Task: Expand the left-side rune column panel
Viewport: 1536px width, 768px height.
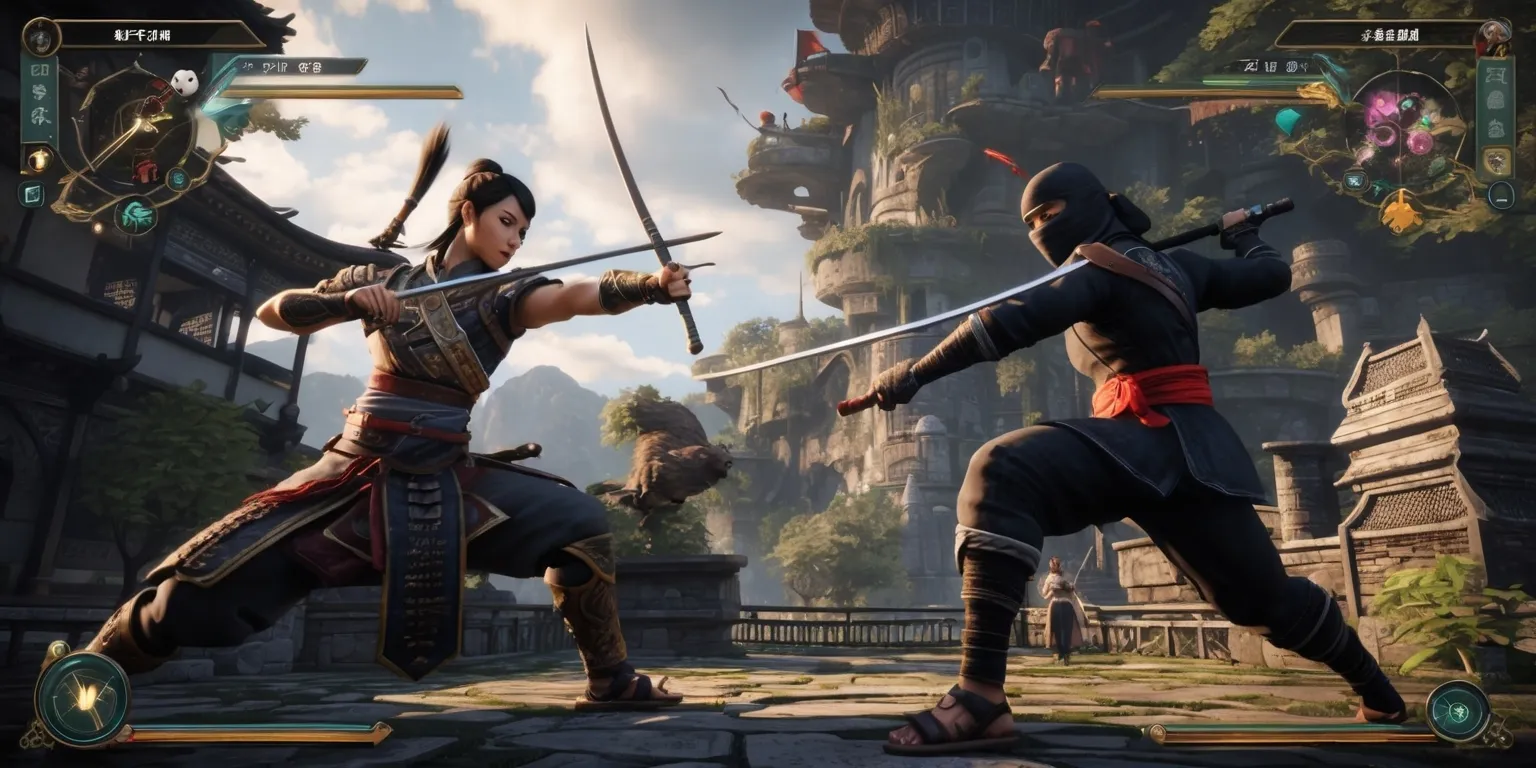Action: click(x=37, y=98)
